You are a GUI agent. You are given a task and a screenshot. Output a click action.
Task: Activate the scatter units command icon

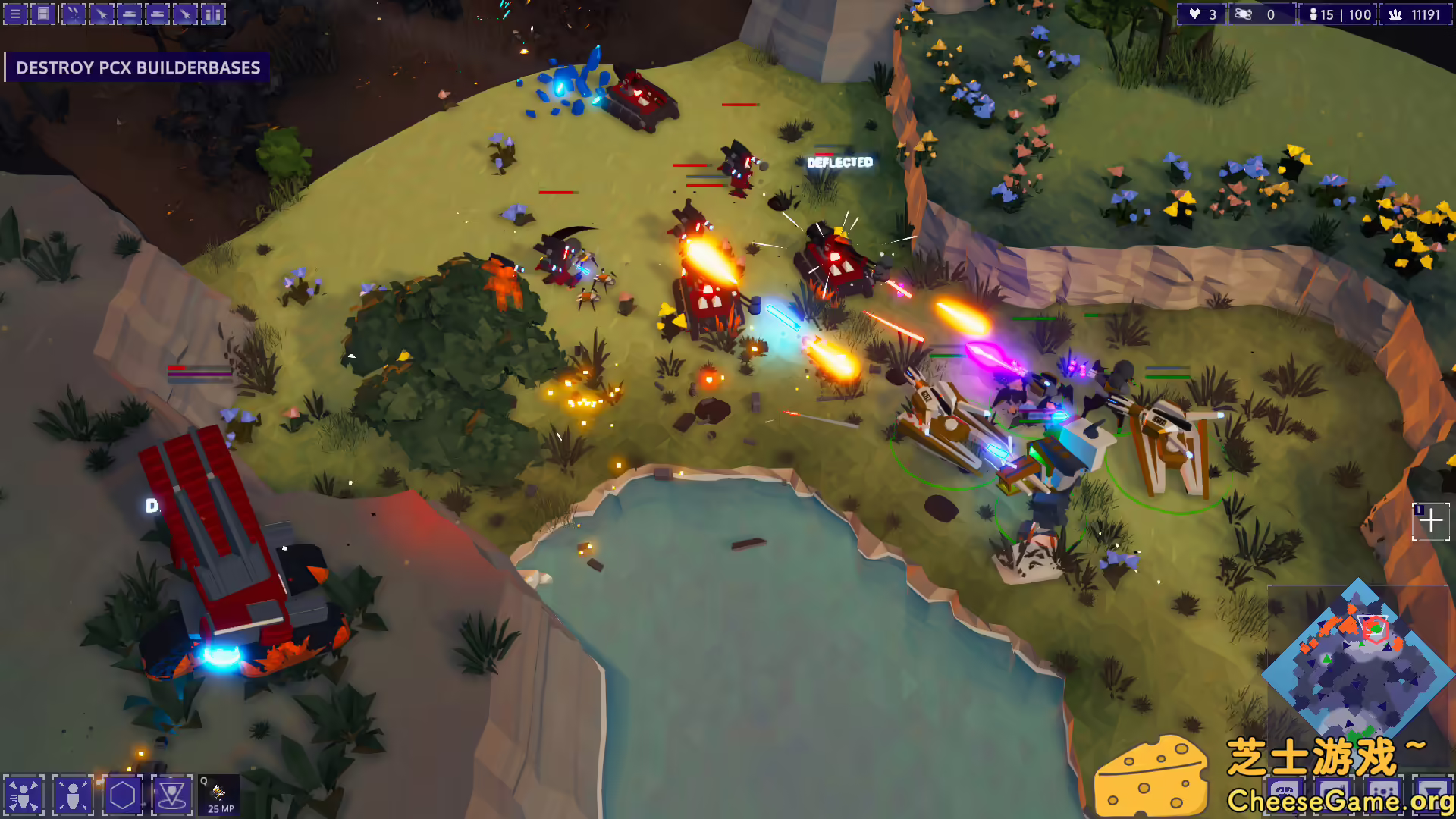point(24,795)
